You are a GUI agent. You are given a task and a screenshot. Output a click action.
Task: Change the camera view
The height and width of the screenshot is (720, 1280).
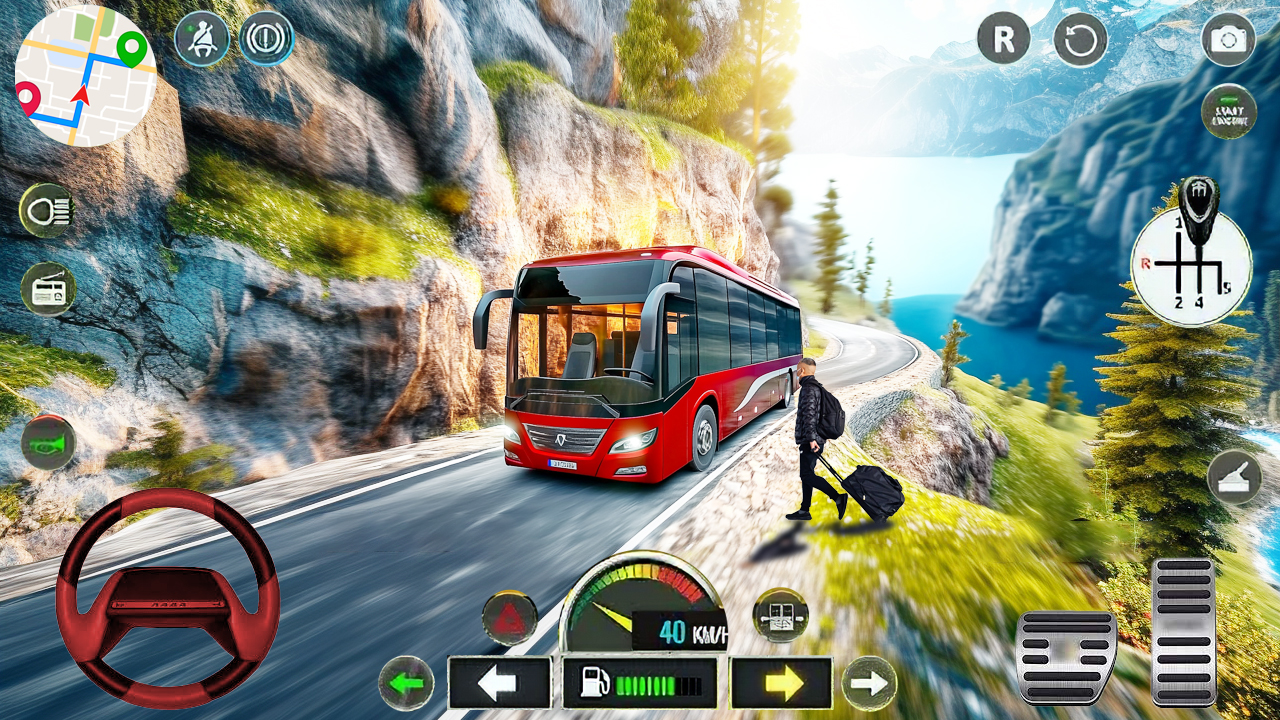[x=1228, y=39]
